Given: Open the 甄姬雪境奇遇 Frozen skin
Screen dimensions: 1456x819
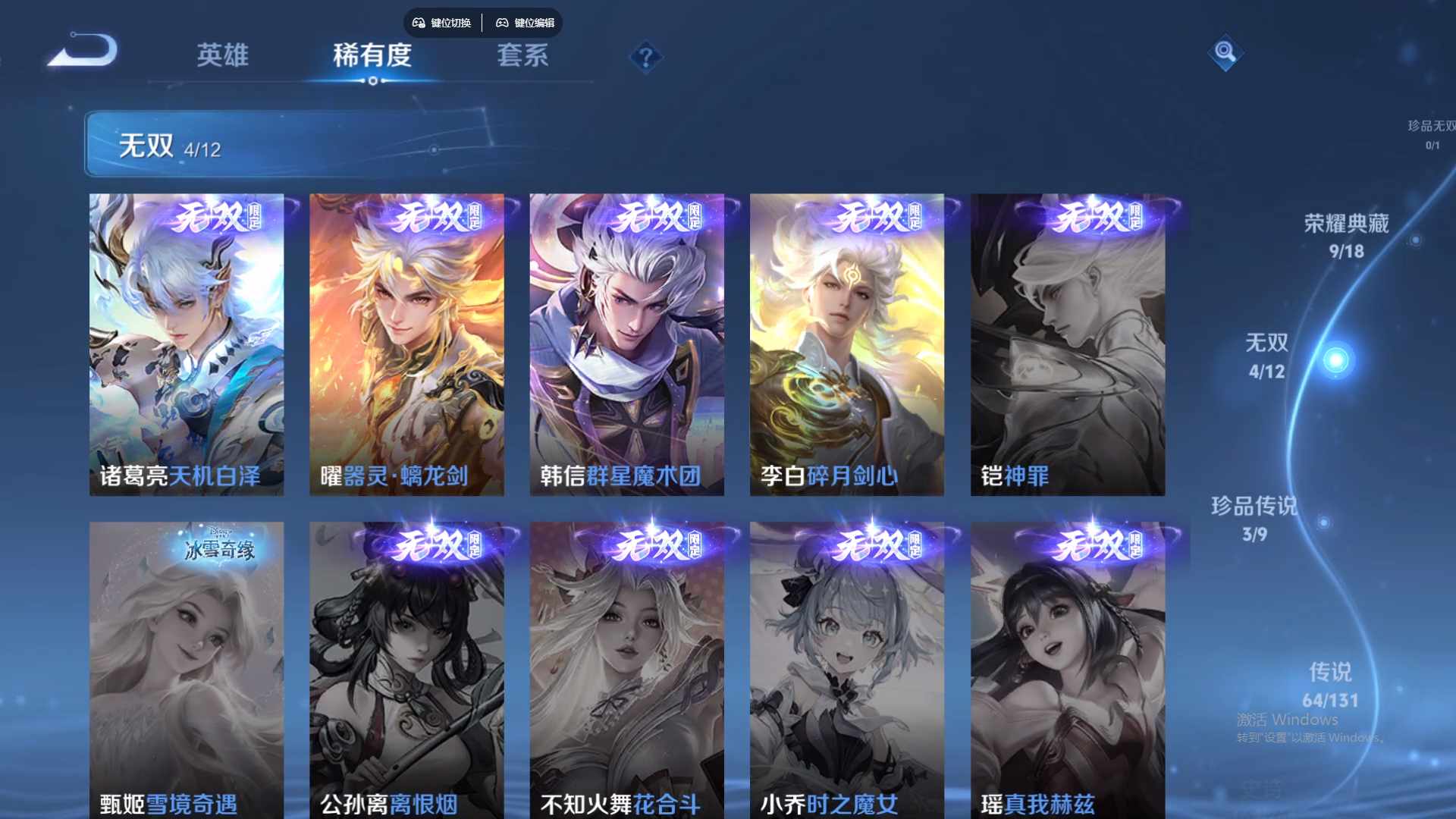Looking at the screenshot, I should [x=187, y=667].
